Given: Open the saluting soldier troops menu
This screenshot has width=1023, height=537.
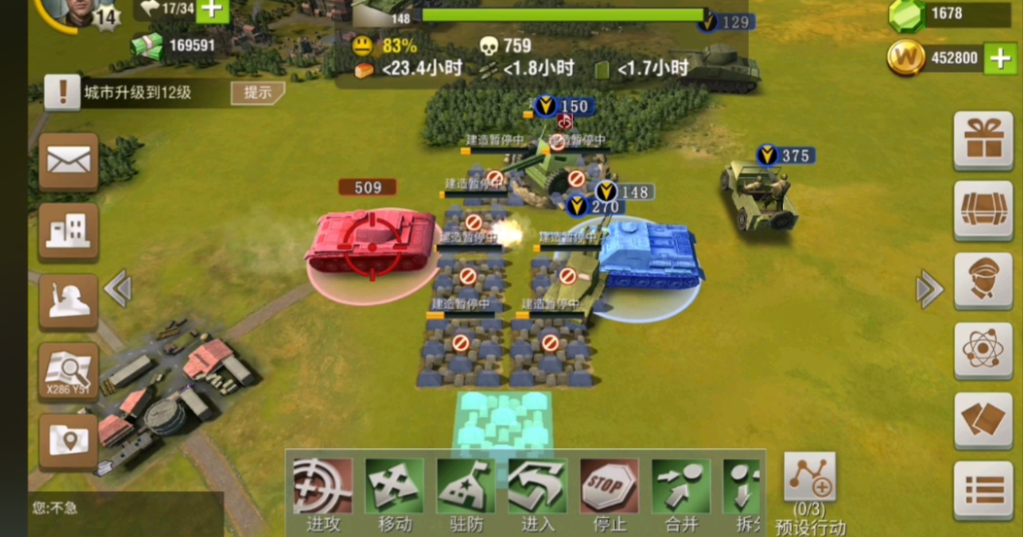Looking at the screenshot, I should 69,301.
